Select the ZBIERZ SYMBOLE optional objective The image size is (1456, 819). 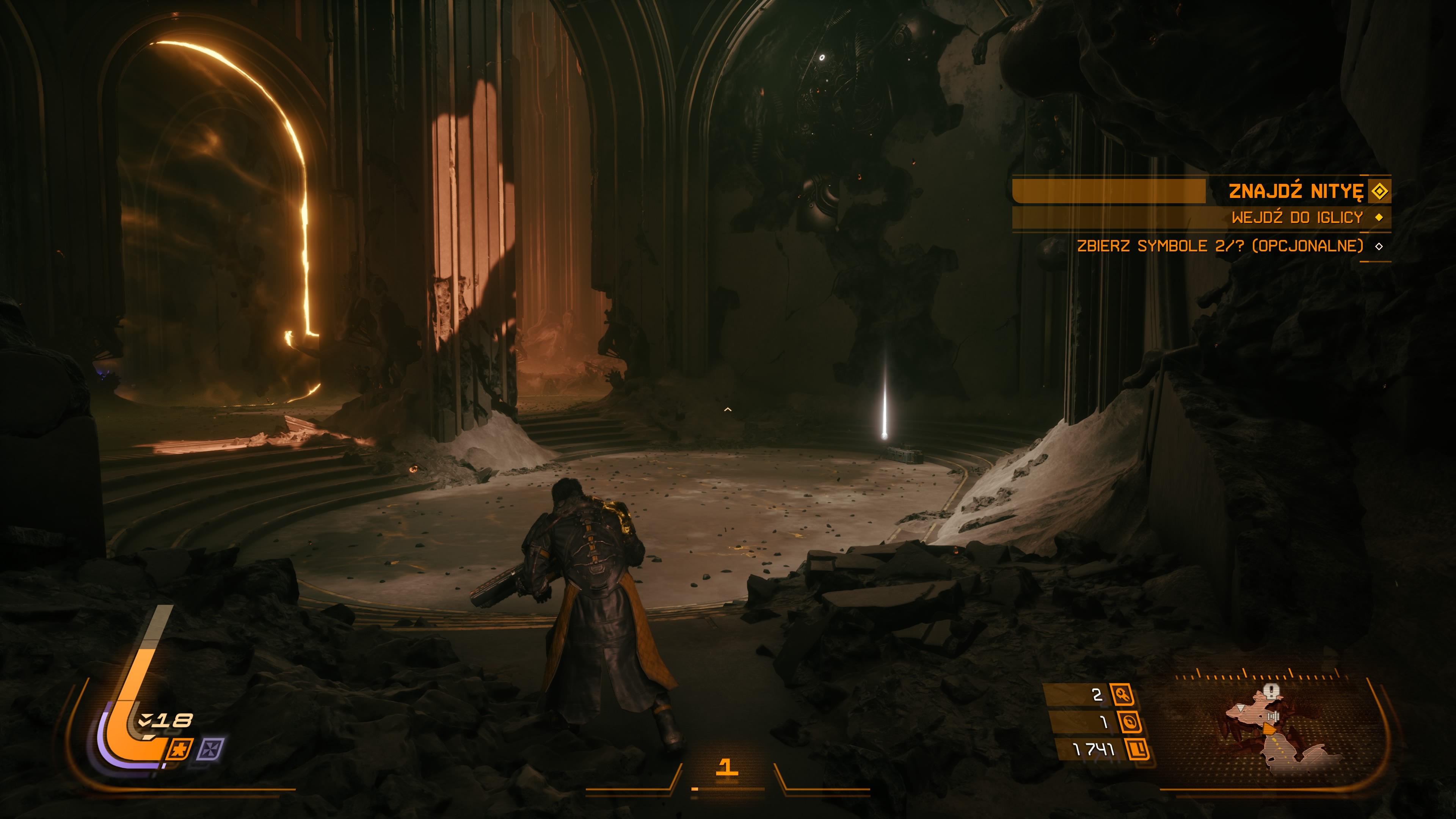pos(1220,246)
